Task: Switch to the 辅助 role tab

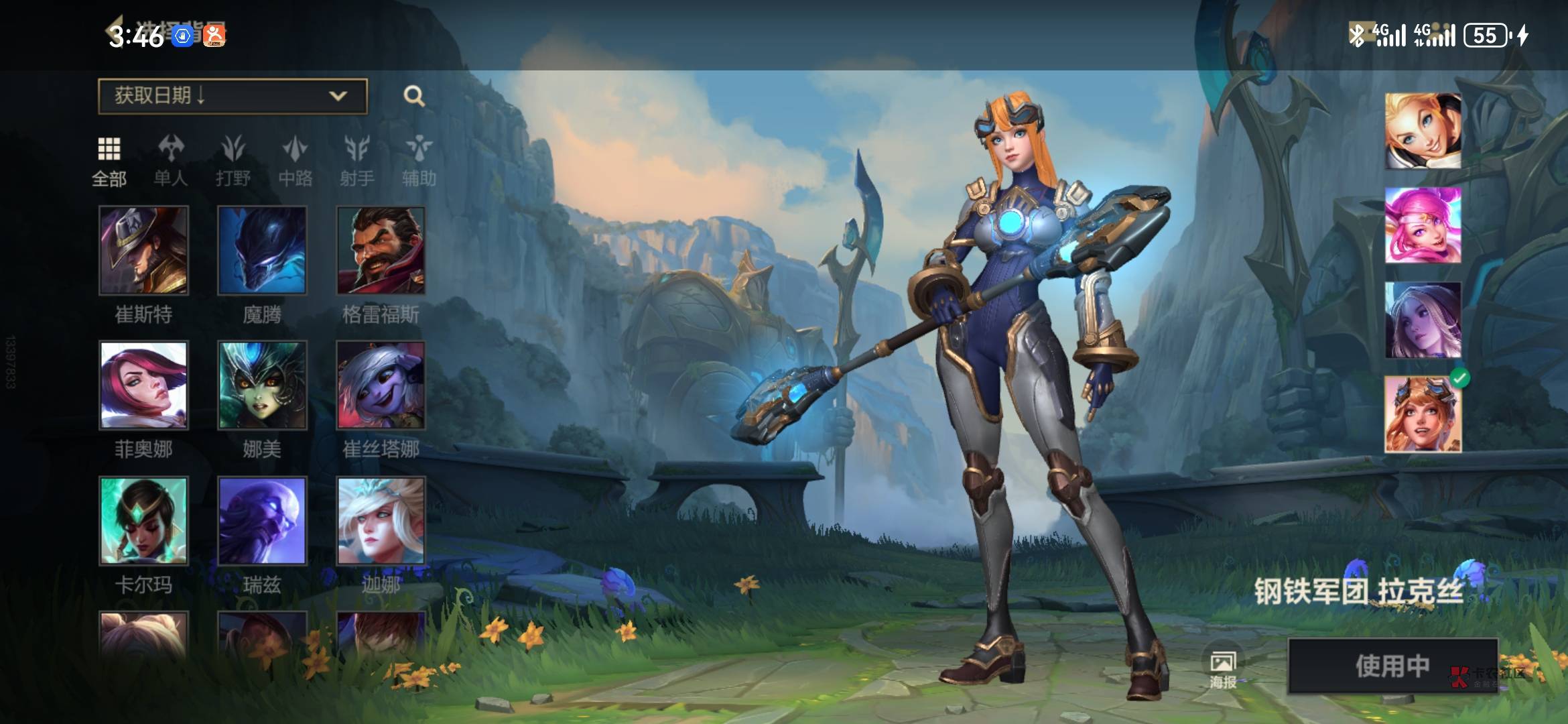Action: [x=419, y=160]
